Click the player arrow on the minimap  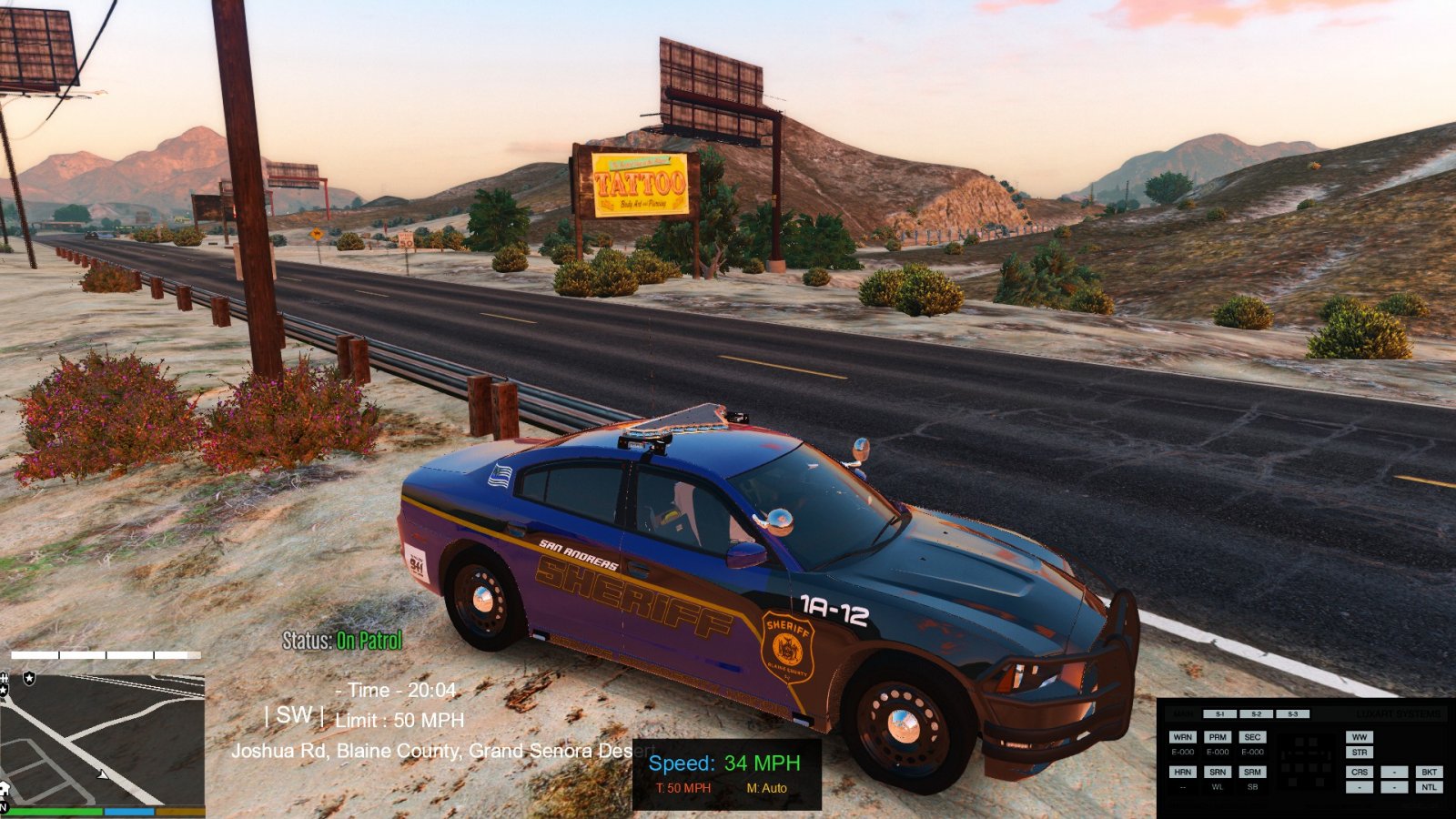pyautogui.click(x=104, y=774)
